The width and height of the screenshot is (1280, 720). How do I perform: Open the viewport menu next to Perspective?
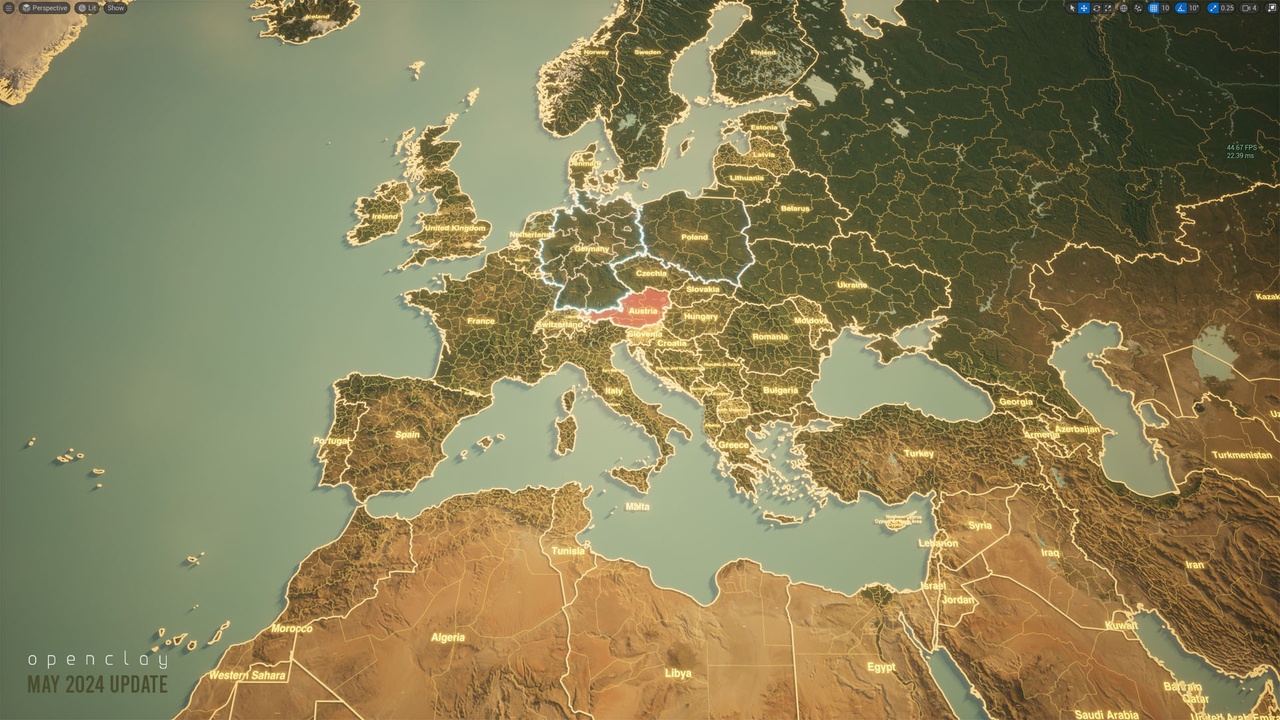(x=9, y=7)
